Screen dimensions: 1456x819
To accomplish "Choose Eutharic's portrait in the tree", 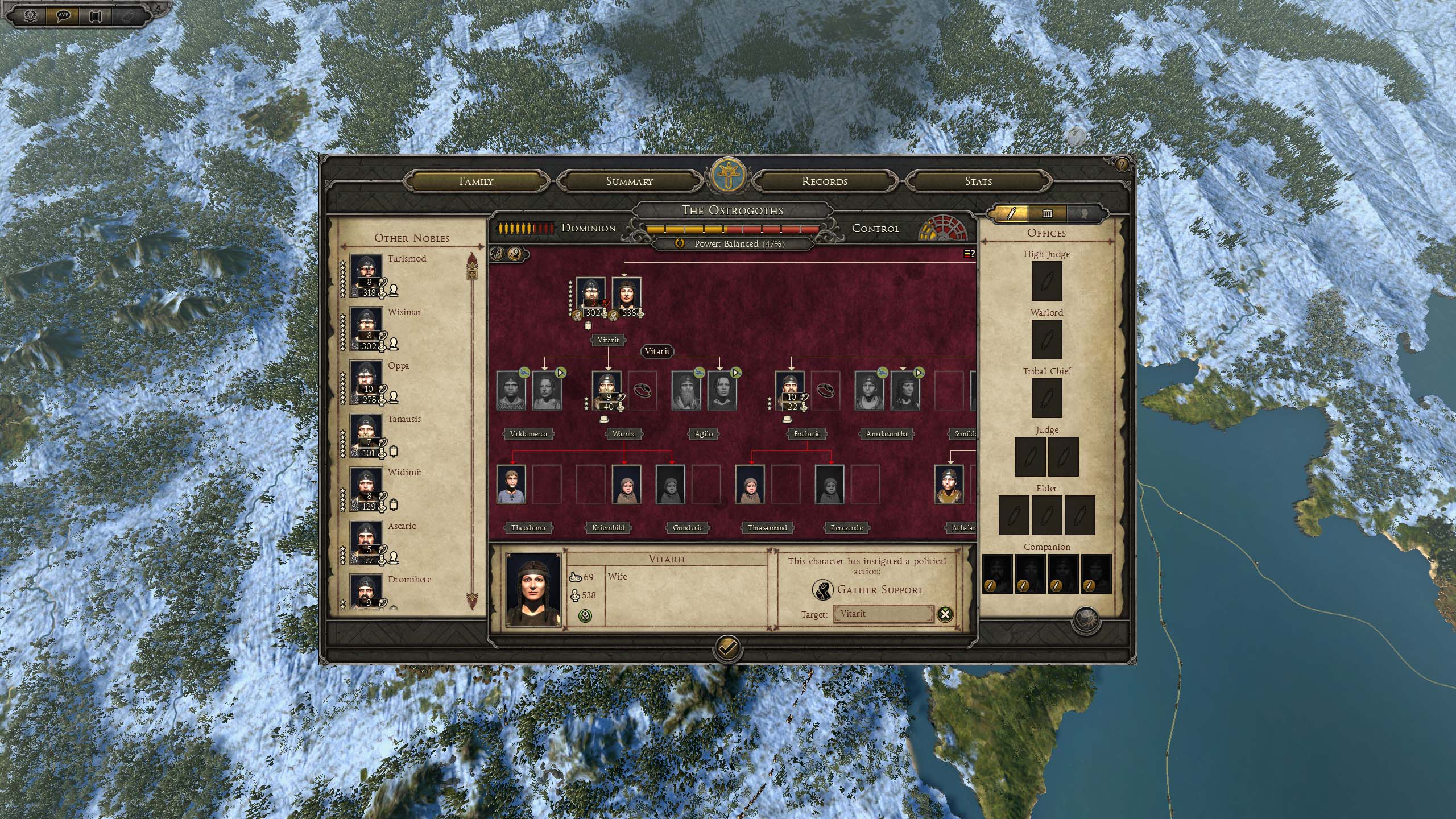I will (789, 391).
